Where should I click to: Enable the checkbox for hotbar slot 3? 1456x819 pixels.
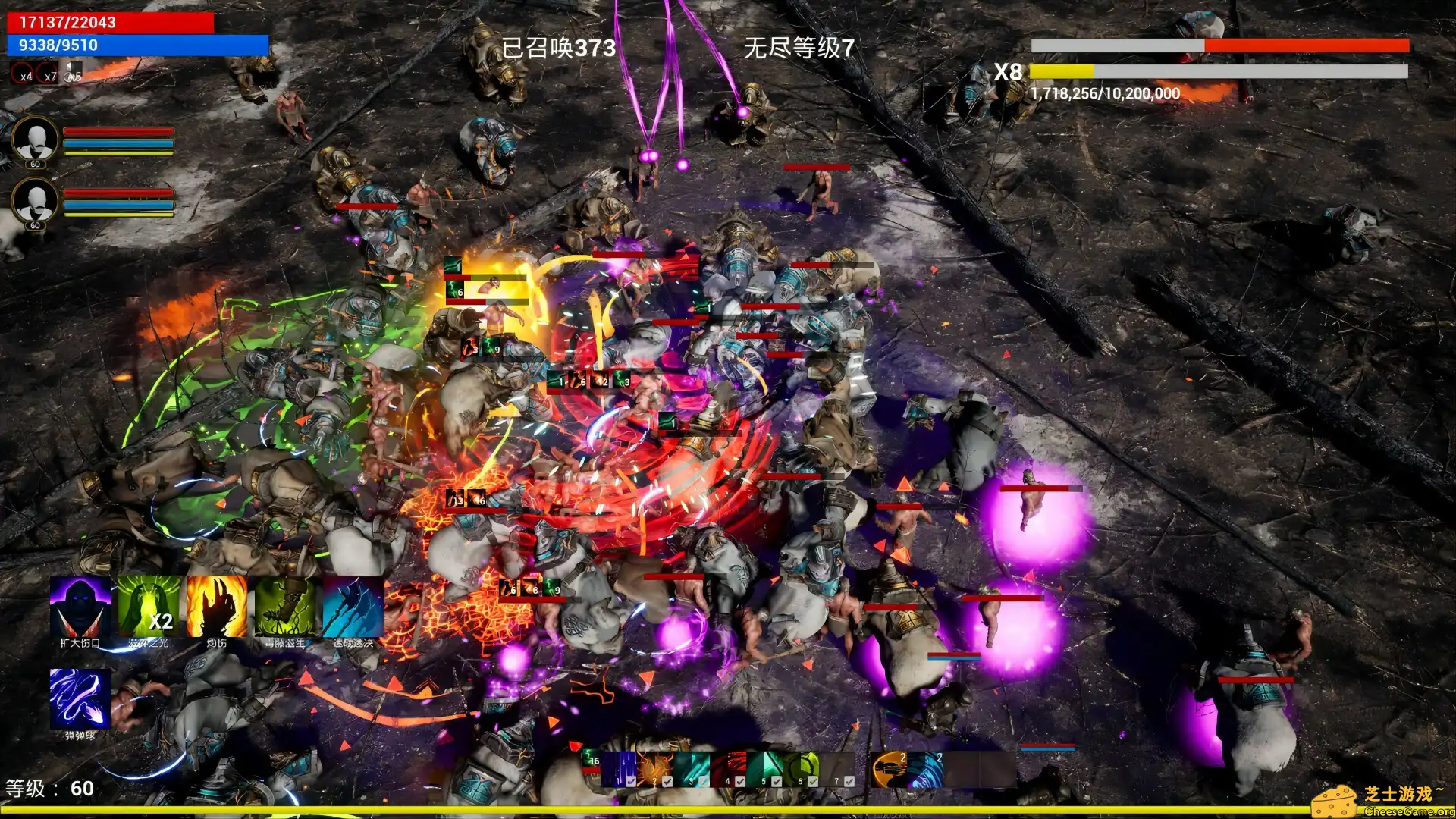click(x=703, y=782)
